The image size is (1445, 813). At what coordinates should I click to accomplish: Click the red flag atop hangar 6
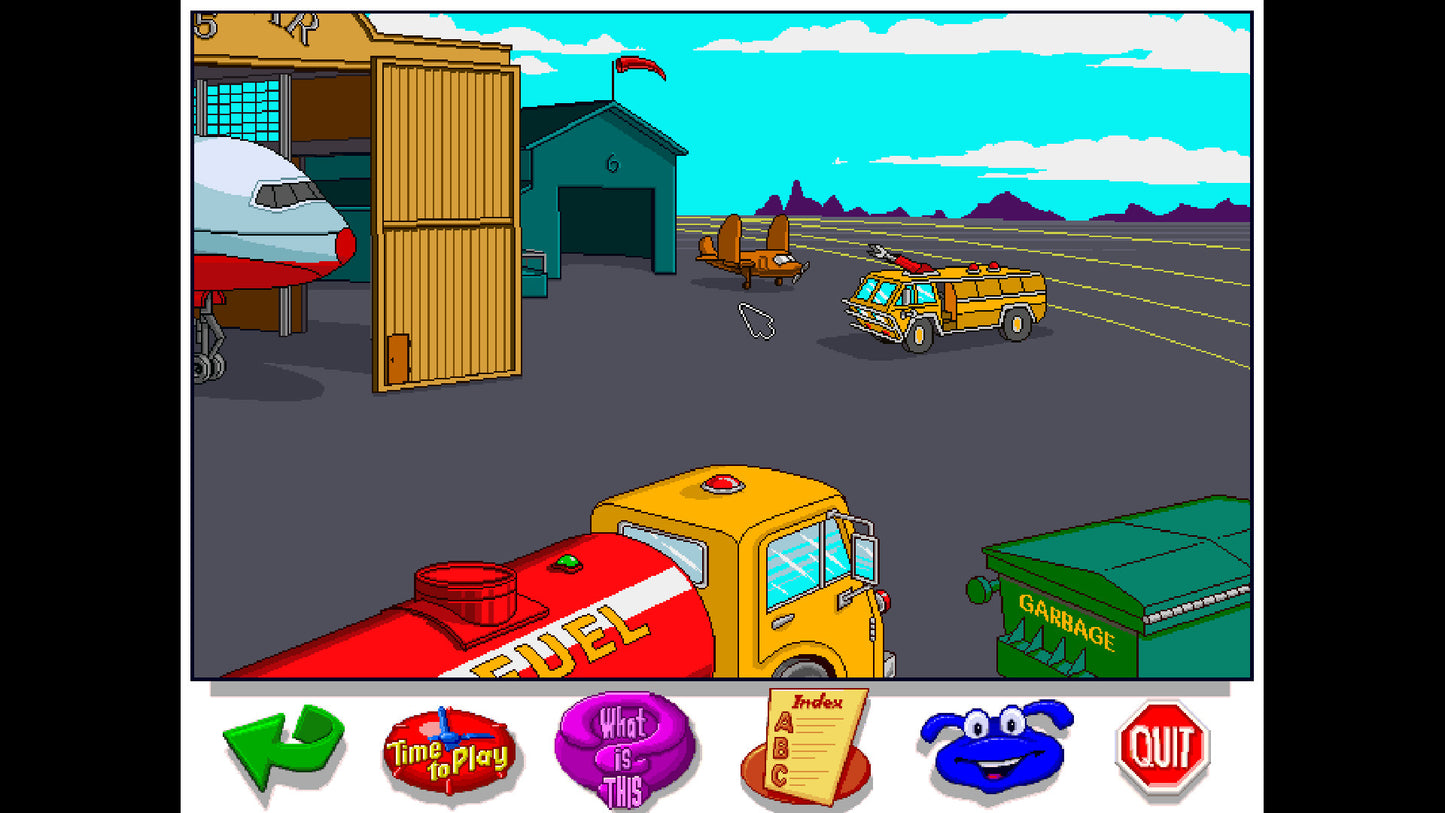tap(641, 67)
